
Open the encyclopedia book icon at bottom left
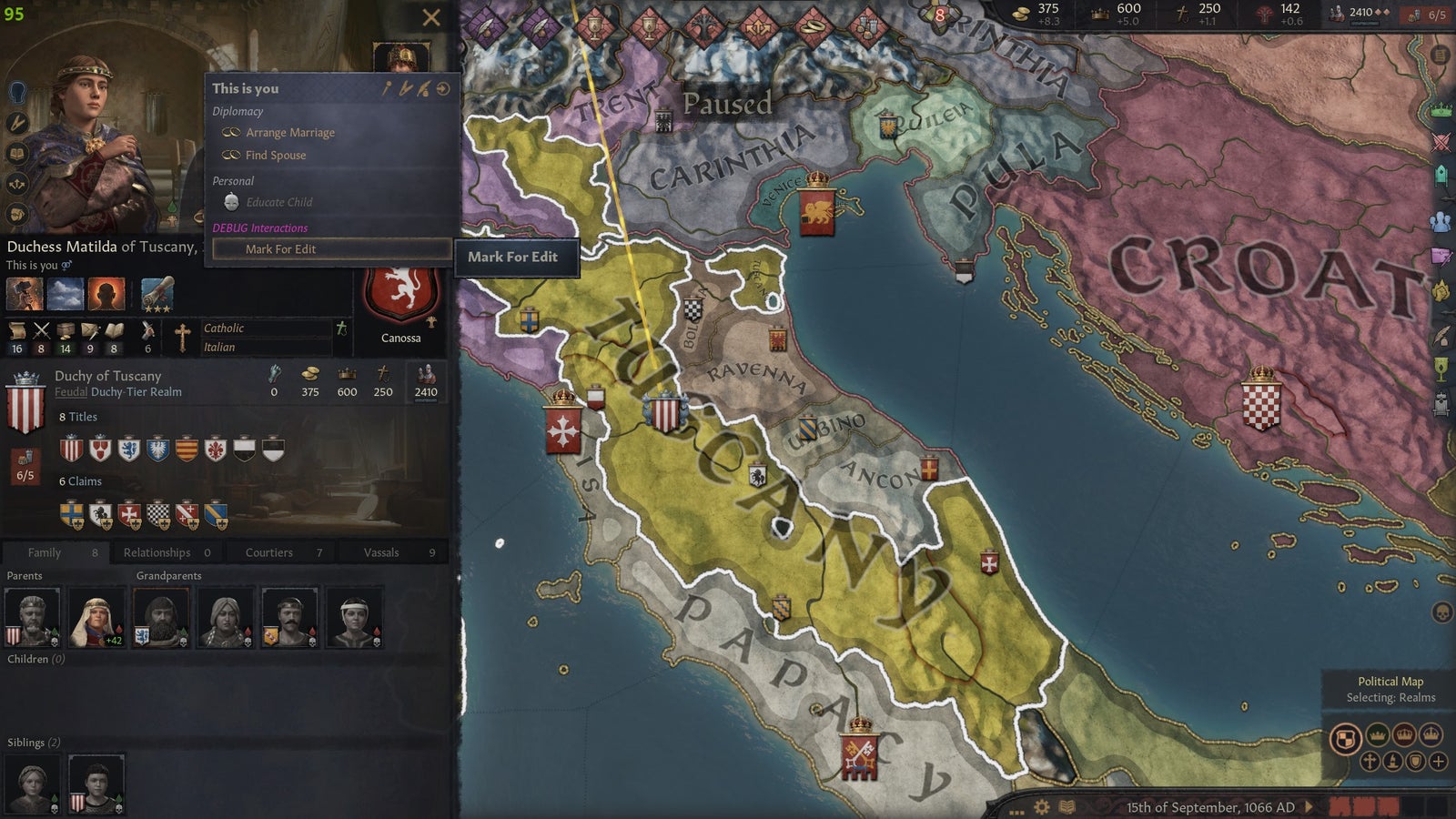coord(1067,806)
